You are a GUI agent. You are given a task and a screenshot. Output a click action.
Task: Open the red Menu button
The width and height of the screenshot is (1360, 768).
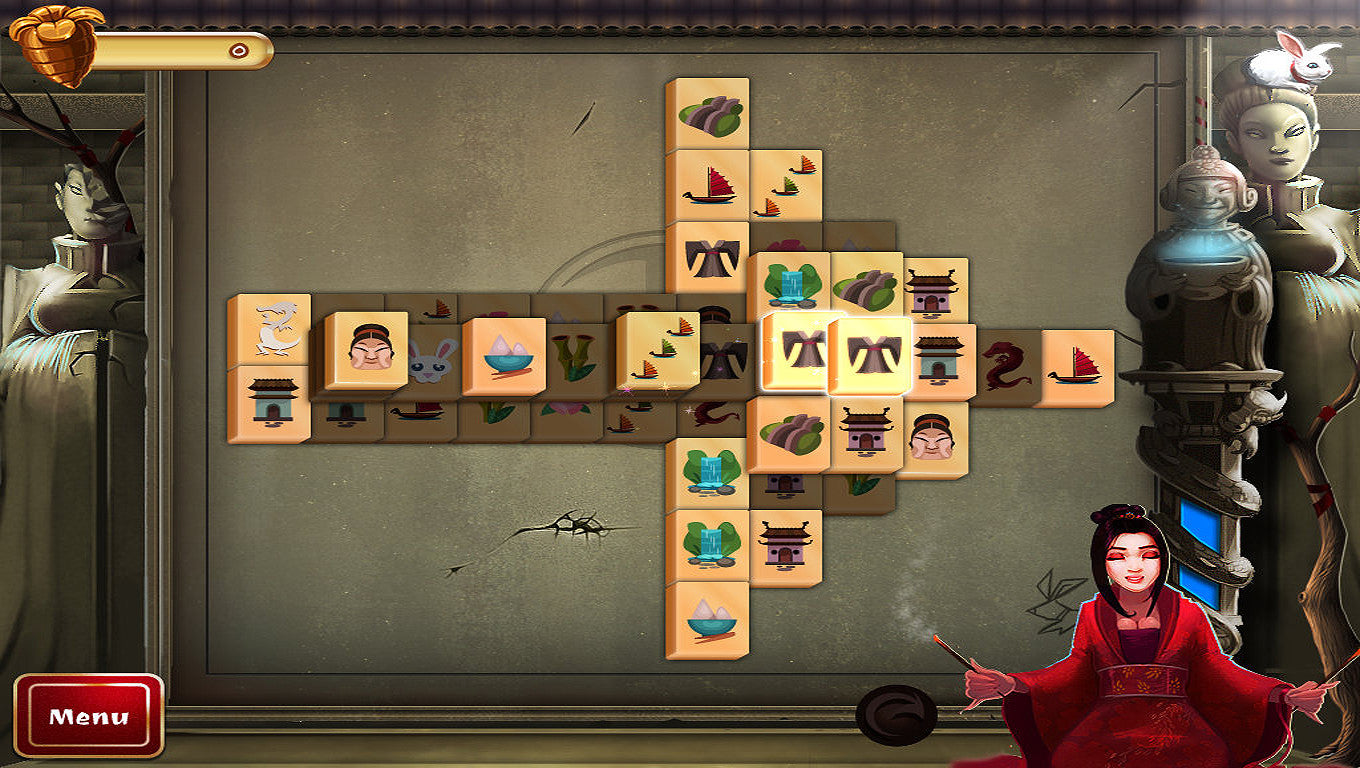(x=88, y=715)
